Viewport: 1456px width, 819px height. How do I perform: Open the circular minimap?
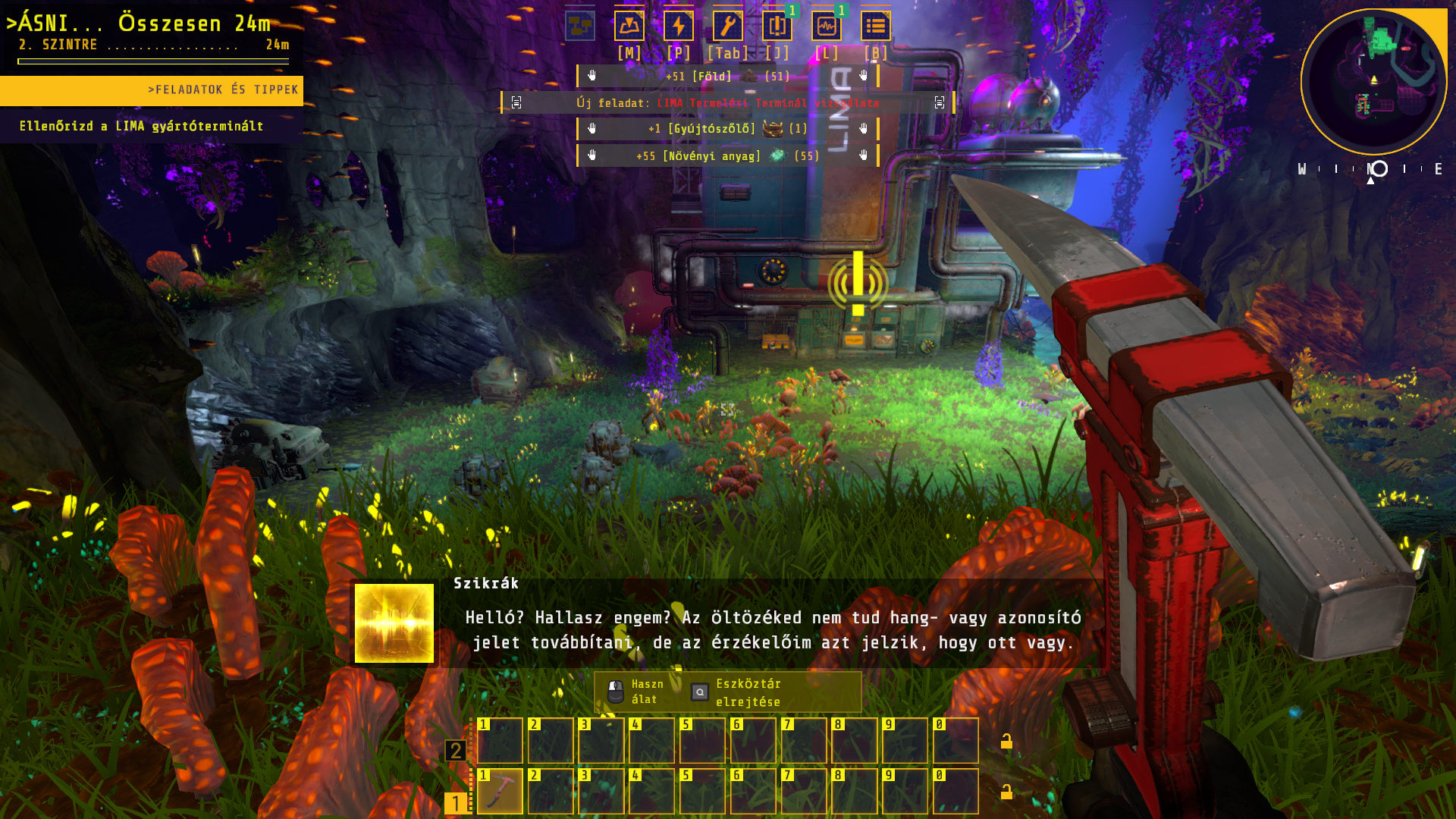1373,81
